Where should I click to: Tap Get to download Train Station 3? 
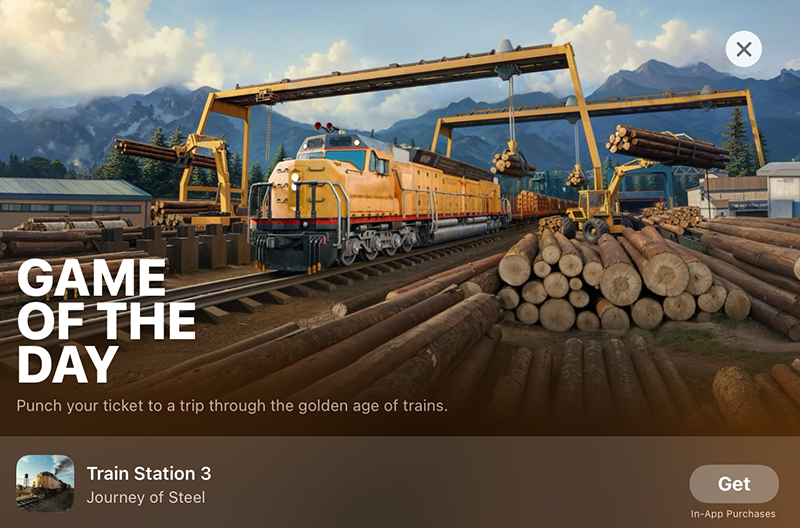click(733, 484)
